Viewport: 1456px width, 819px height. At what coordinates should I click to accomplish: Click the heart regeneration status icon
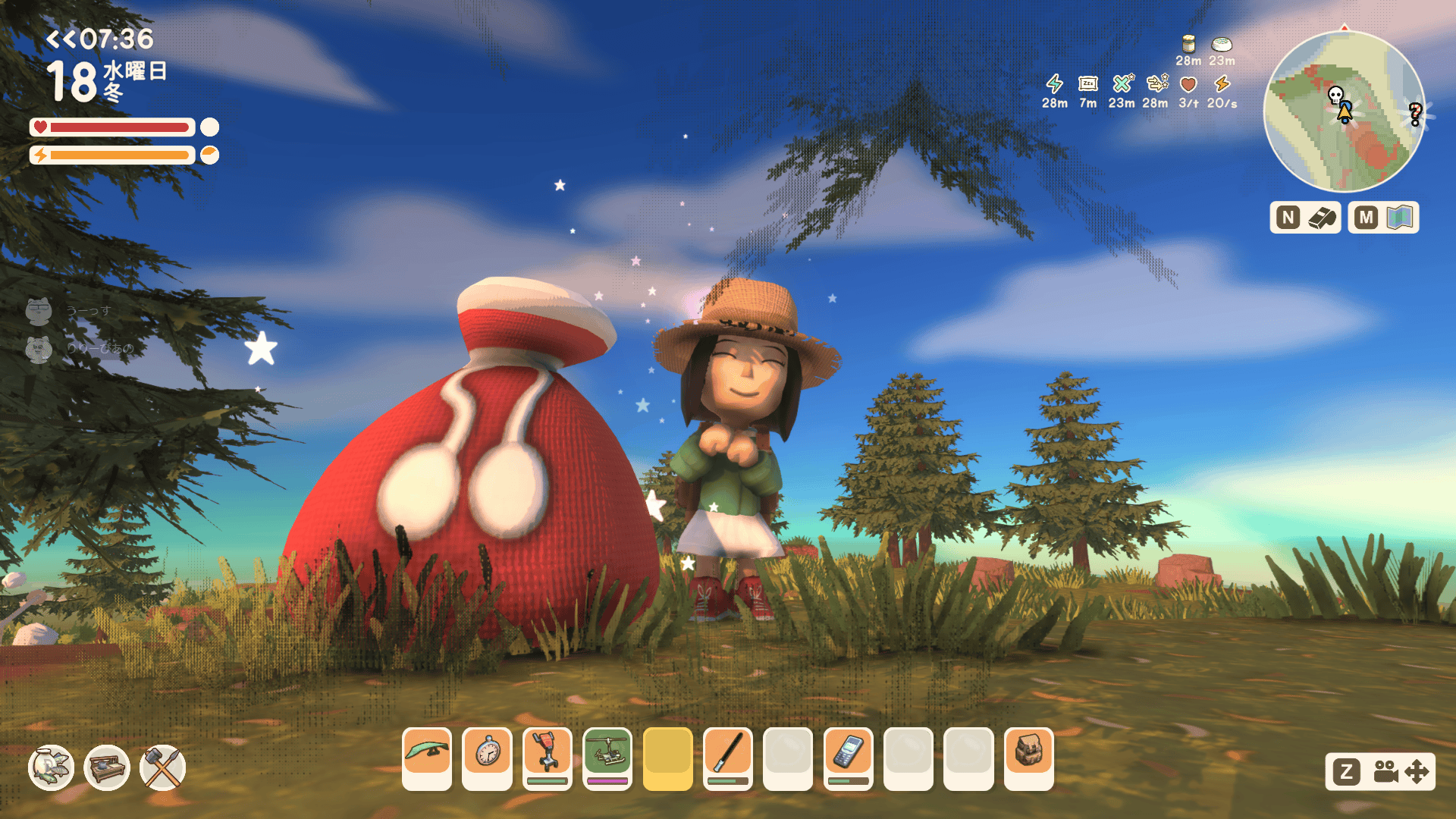(x=1188, y=84)
